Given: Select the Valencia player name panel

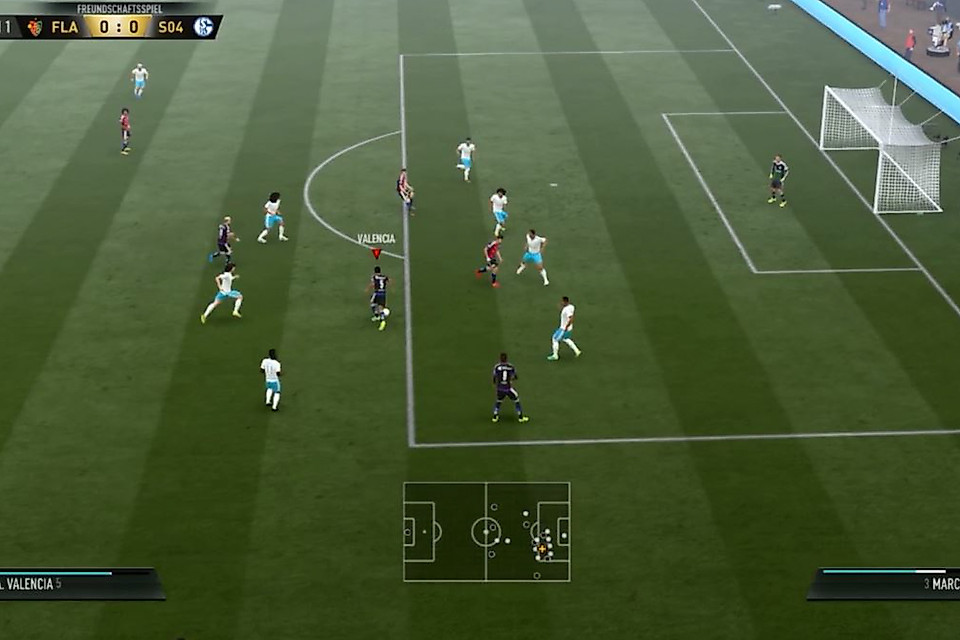Looking at the screenshot, I should [78, 584].
